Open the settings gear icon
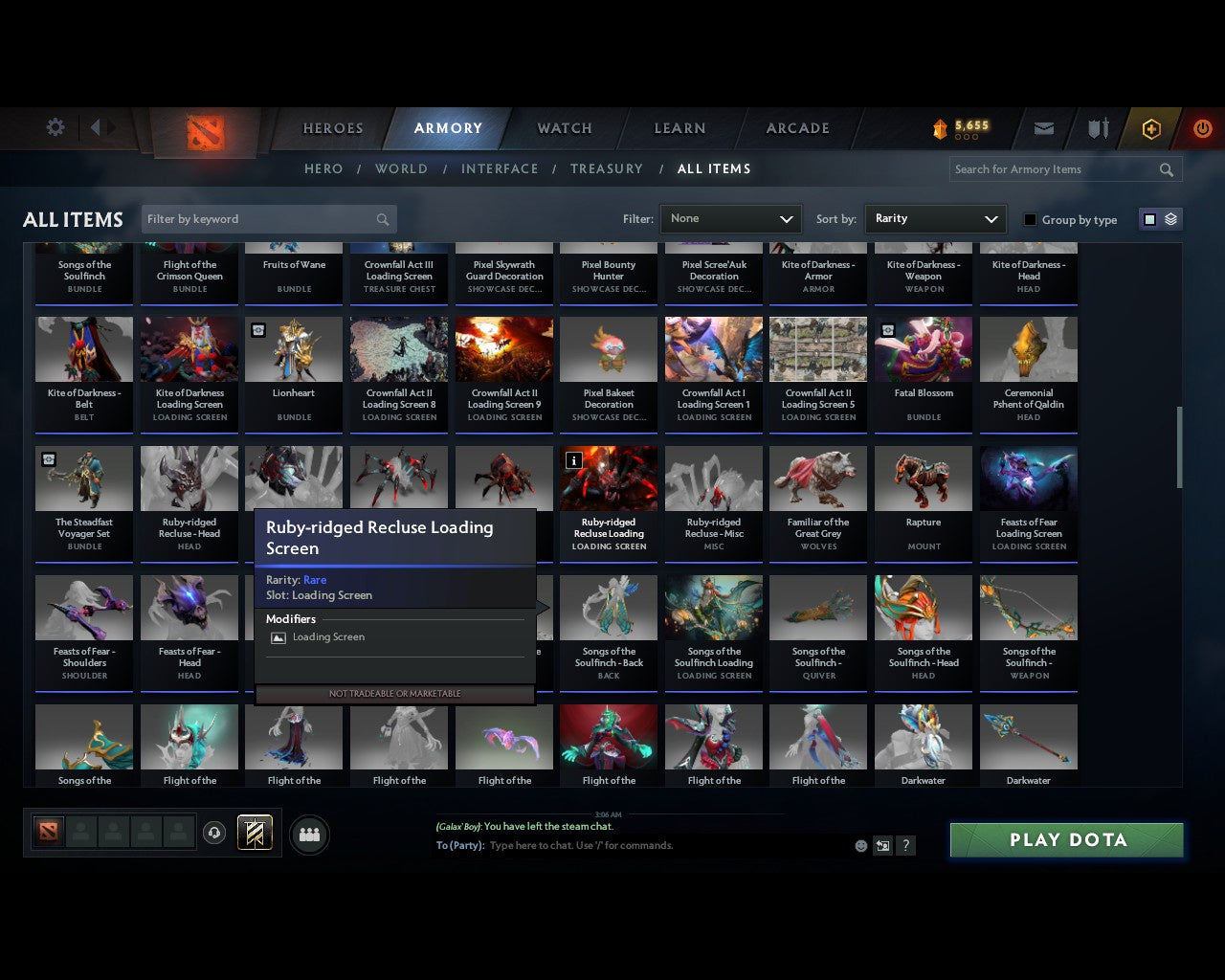This screenshot has width=1225, height=980. point(55,126)
